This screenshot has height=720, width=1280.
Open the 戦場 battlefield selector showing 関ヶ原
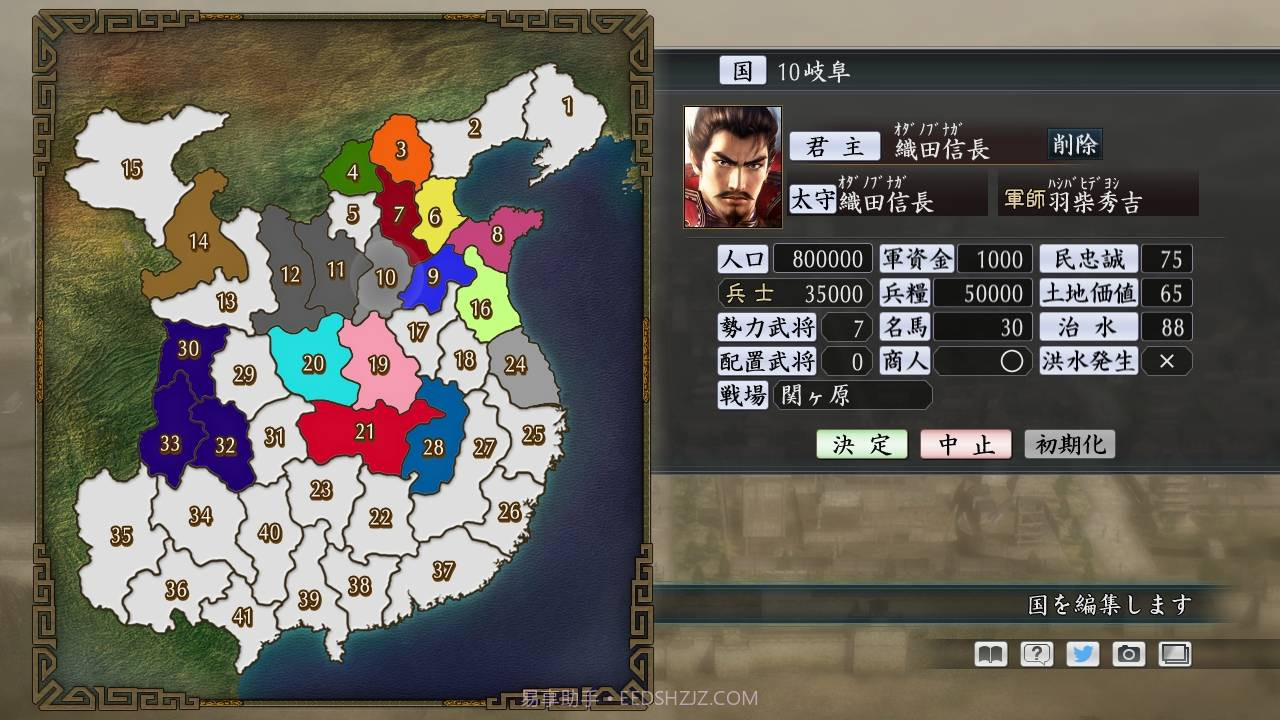click(x=855, y=395)
